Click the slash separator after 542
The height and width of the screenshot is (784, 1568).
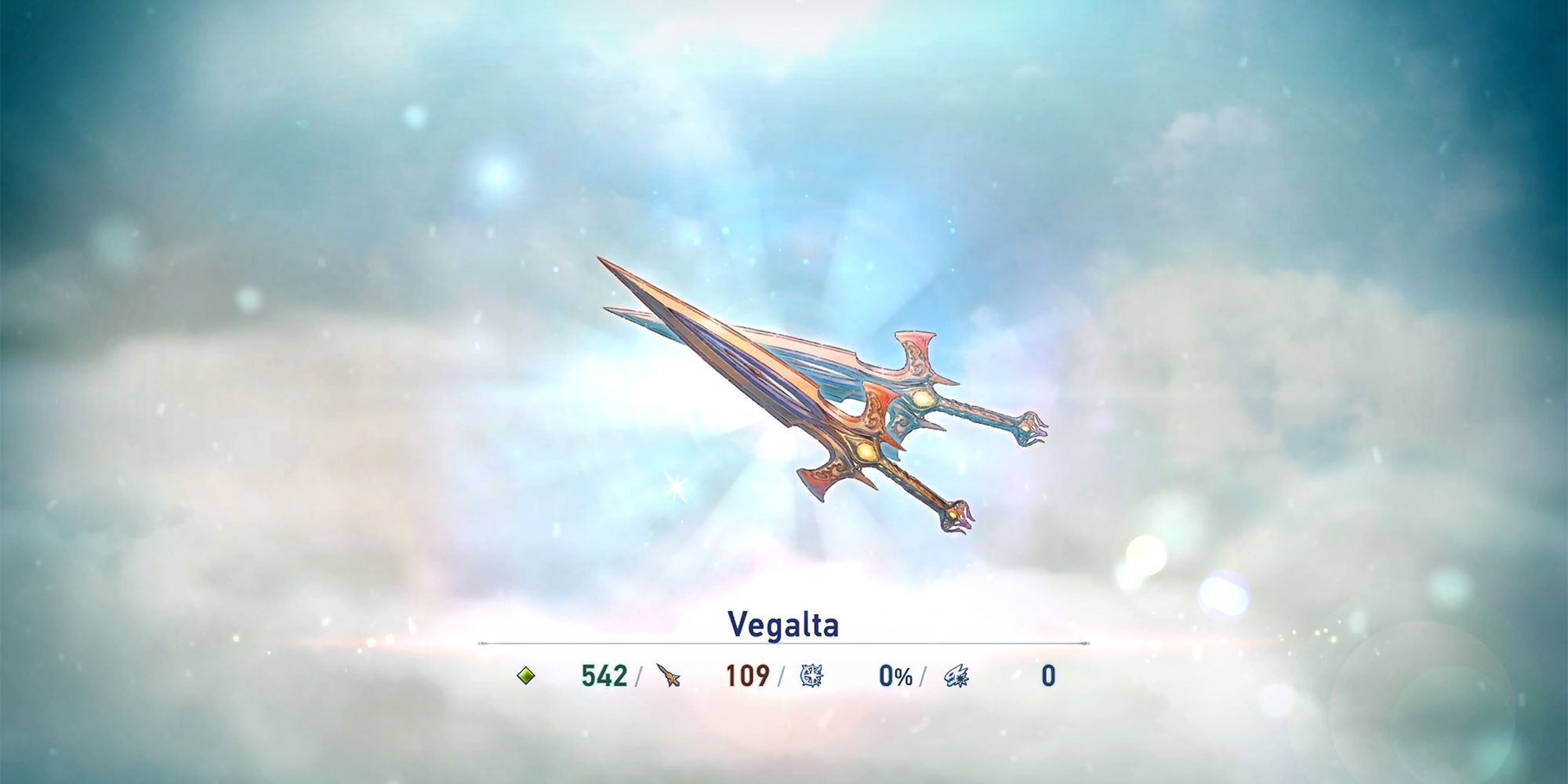[639, 677]
